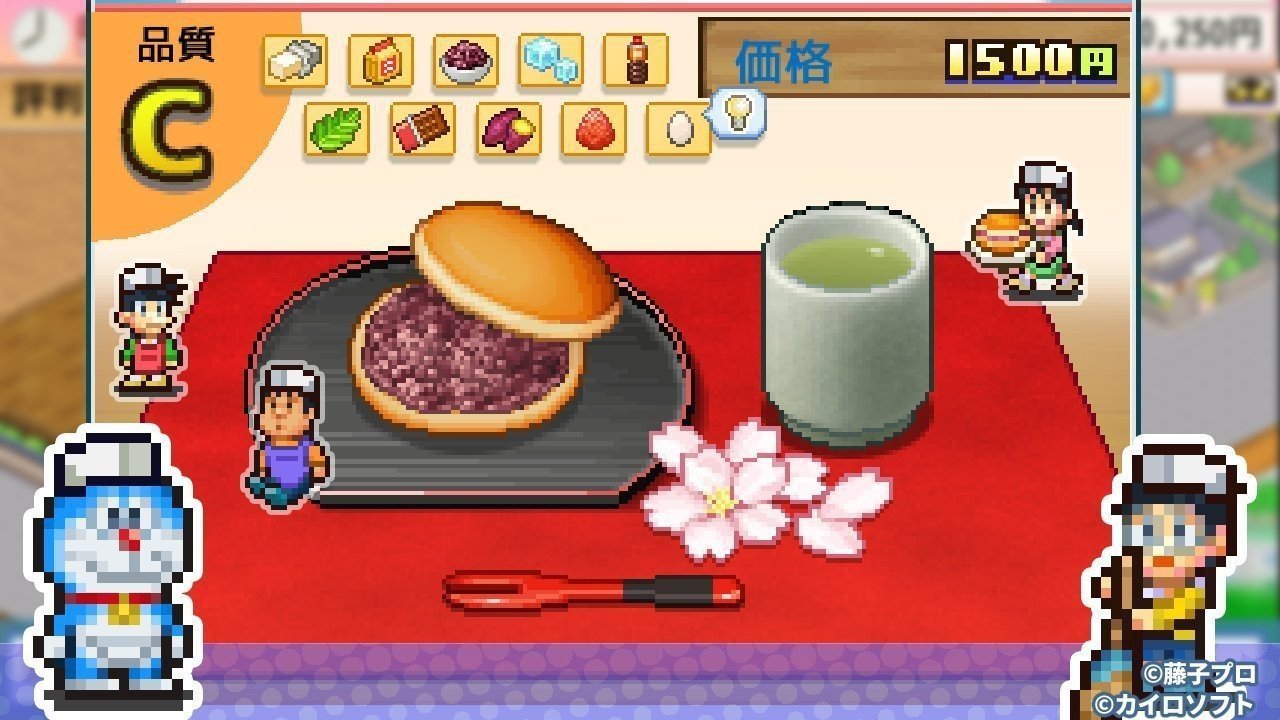Select the flour bag ingredient
The width and height of the screenshot is (1280, 720).
(x=380, y=60)
